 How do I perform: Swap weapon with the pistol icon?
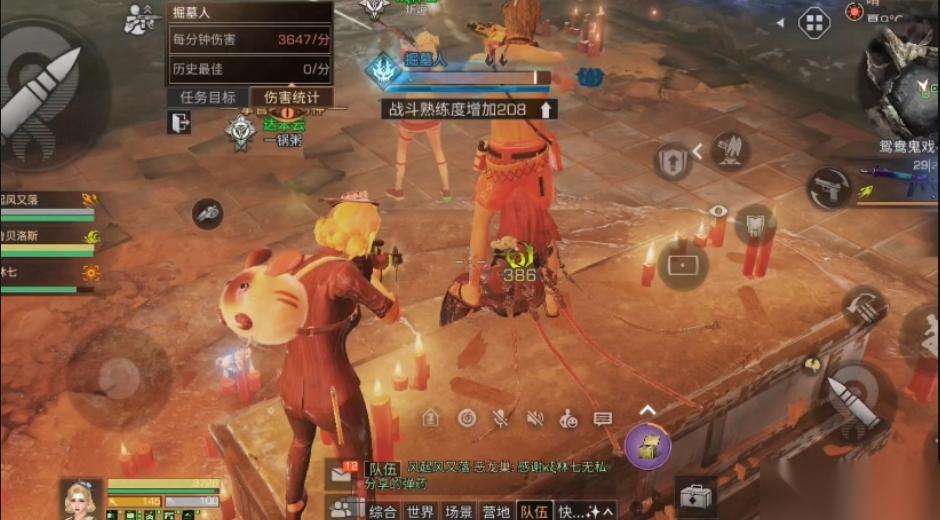(829, 188)
